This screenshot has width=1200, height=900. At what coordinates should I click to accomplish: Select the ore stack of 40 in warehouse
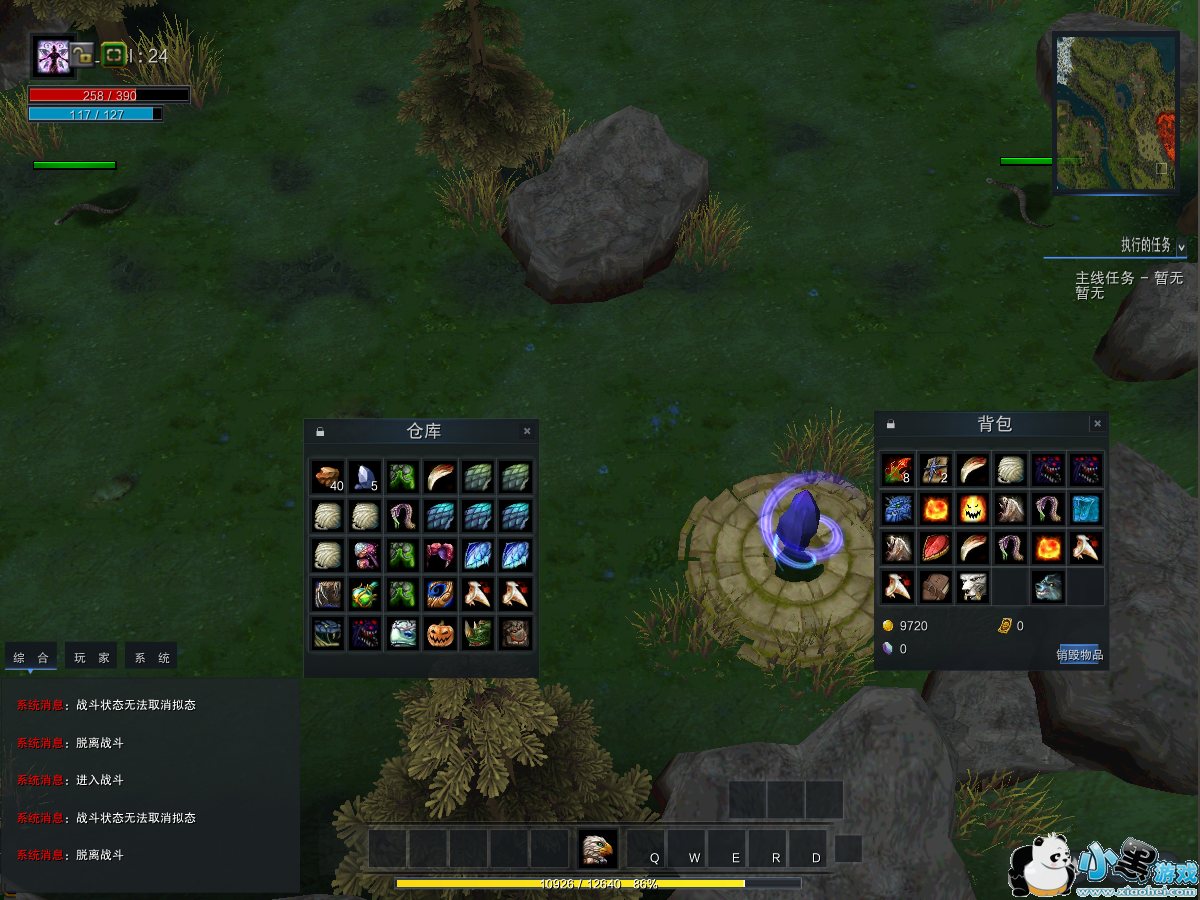point(327,478)
